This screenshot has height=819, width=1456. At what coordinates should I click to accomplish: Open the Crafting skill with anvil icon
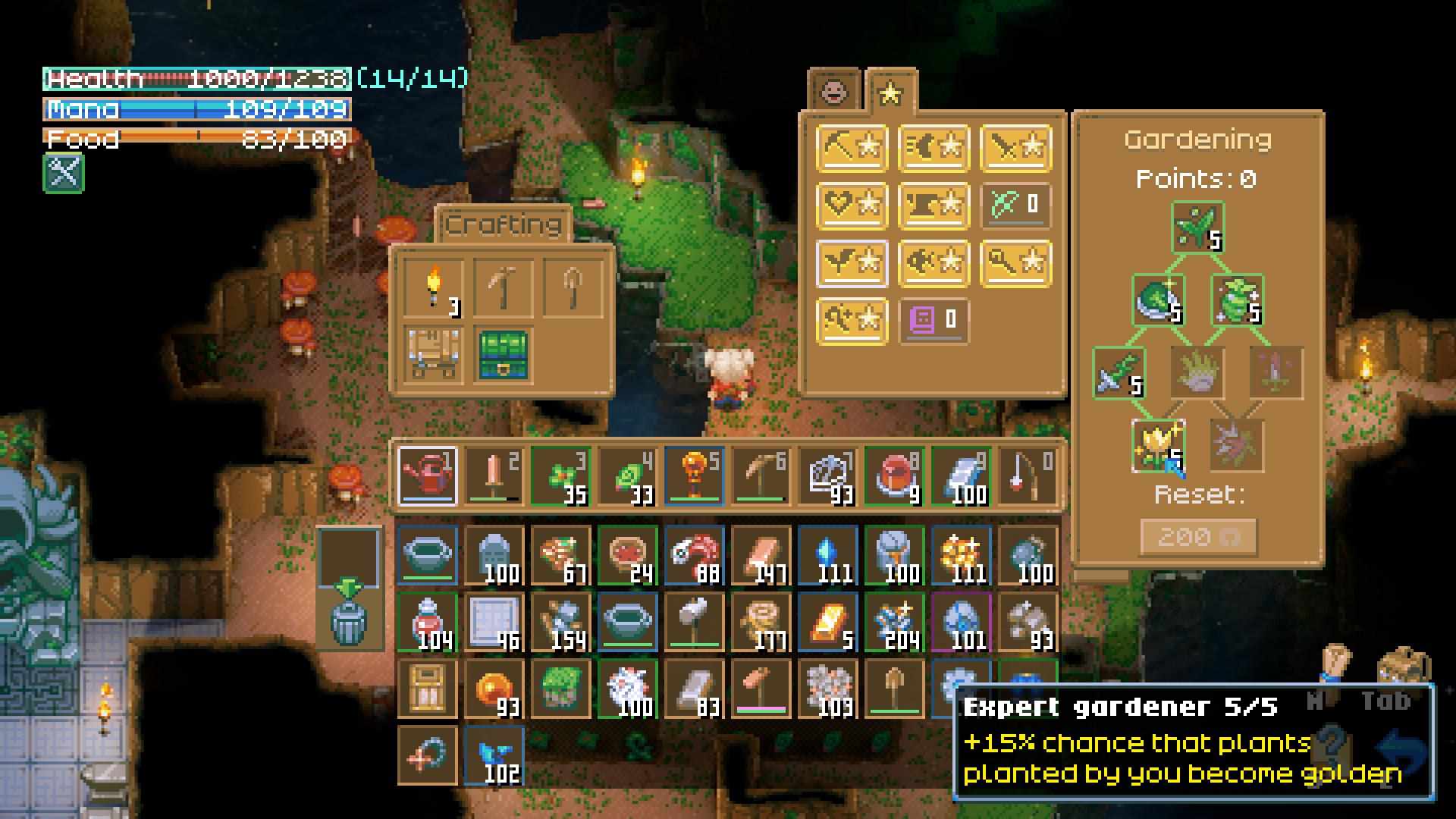[934, 205]
